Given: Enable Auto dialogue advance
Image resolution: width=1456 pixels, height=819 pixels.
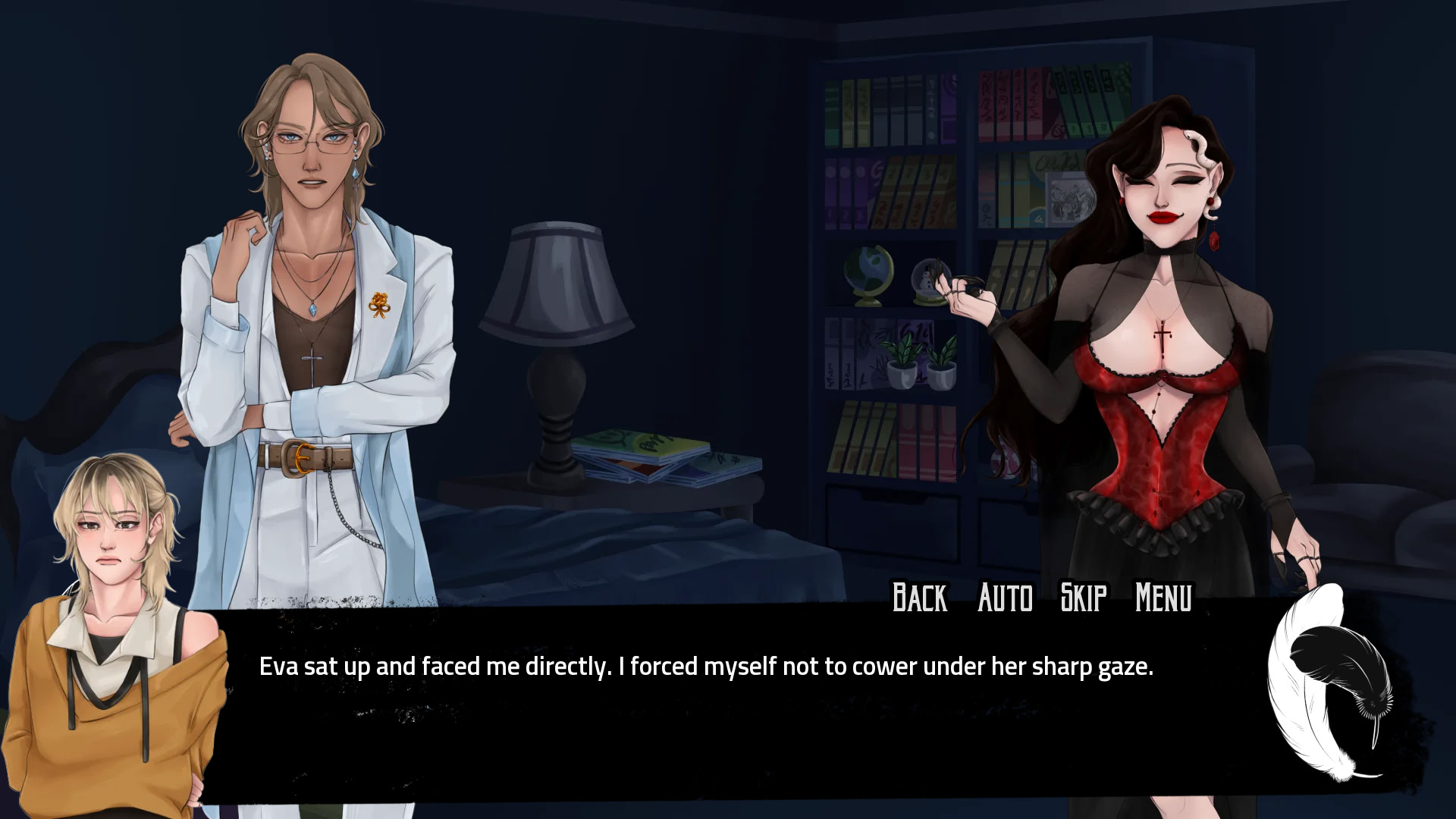Looking at the screenshot, I should click(1005, 598).
